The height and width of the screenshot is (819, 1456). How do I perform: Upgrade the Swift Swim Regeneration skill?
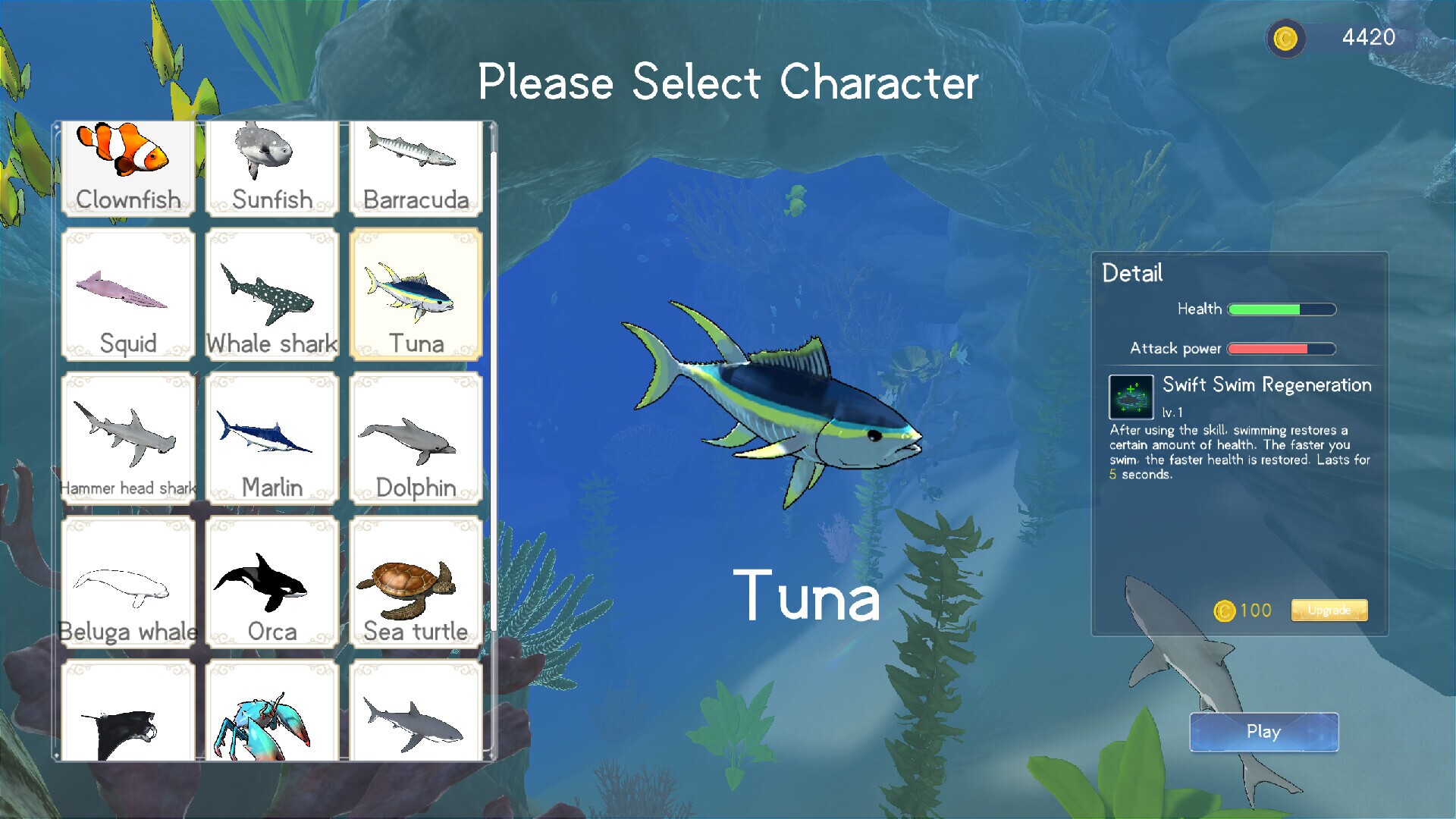[x=1329, y=610]
